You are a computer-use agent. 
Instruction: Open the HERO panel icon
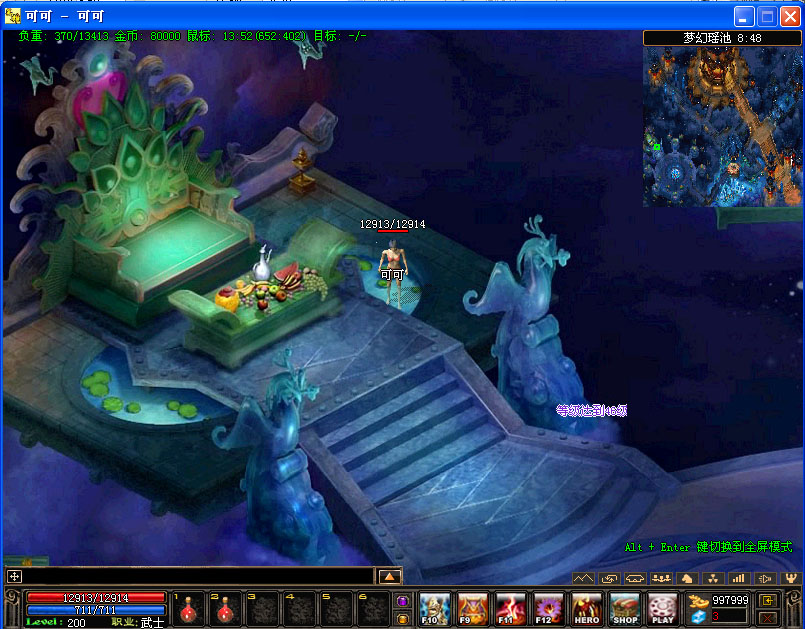587,608
